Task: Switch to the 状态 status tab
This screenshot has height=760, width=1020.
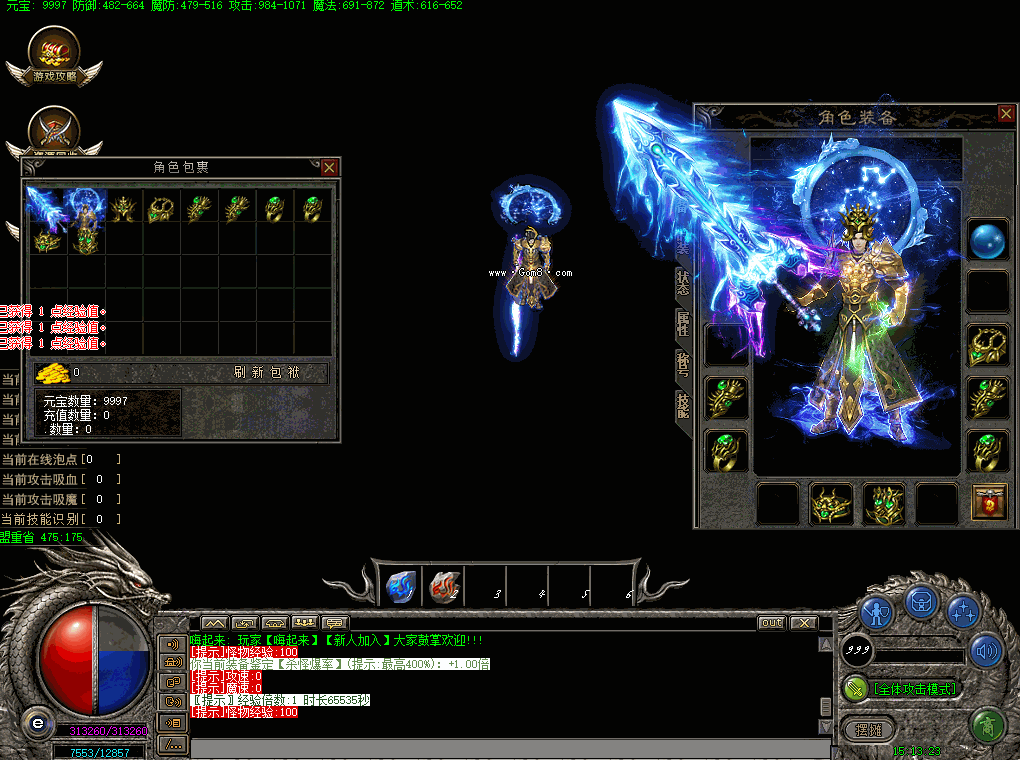Action: click(683, 282)
